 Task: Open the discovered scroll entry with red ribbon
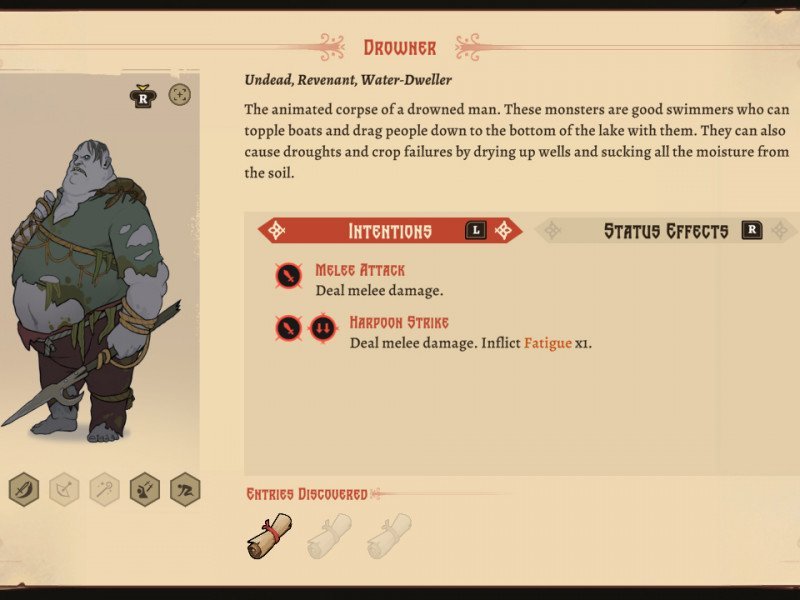click(x=269, y=534)
